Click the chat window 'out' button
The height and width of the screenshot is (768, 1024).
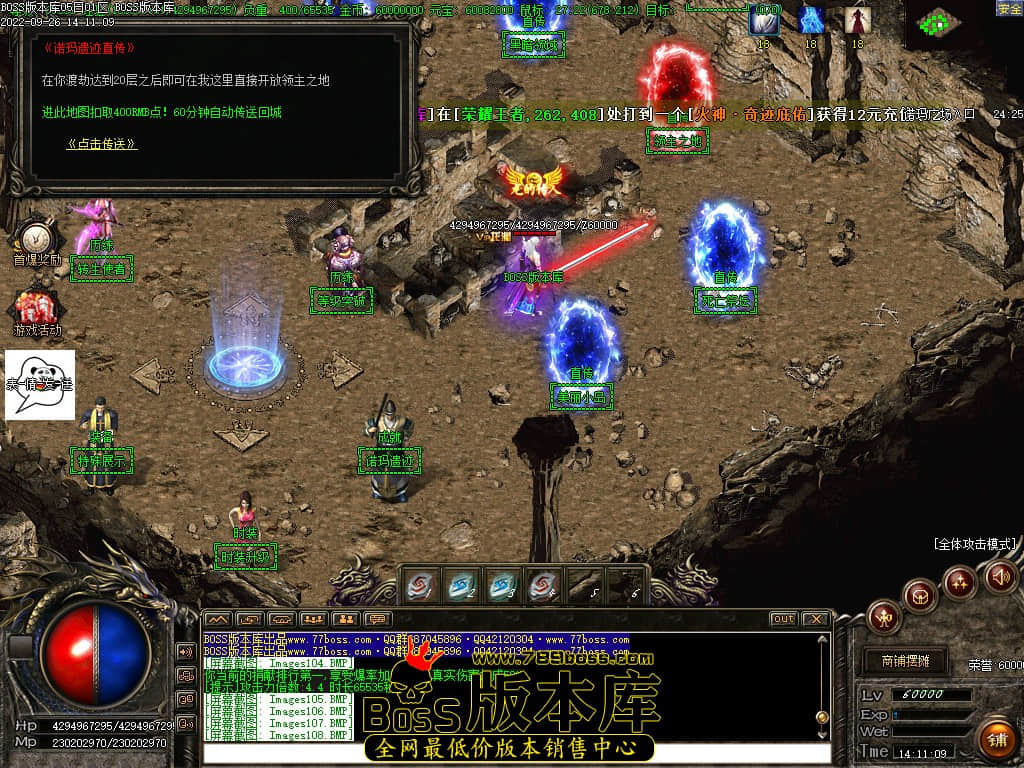click(x=783, y=619)
